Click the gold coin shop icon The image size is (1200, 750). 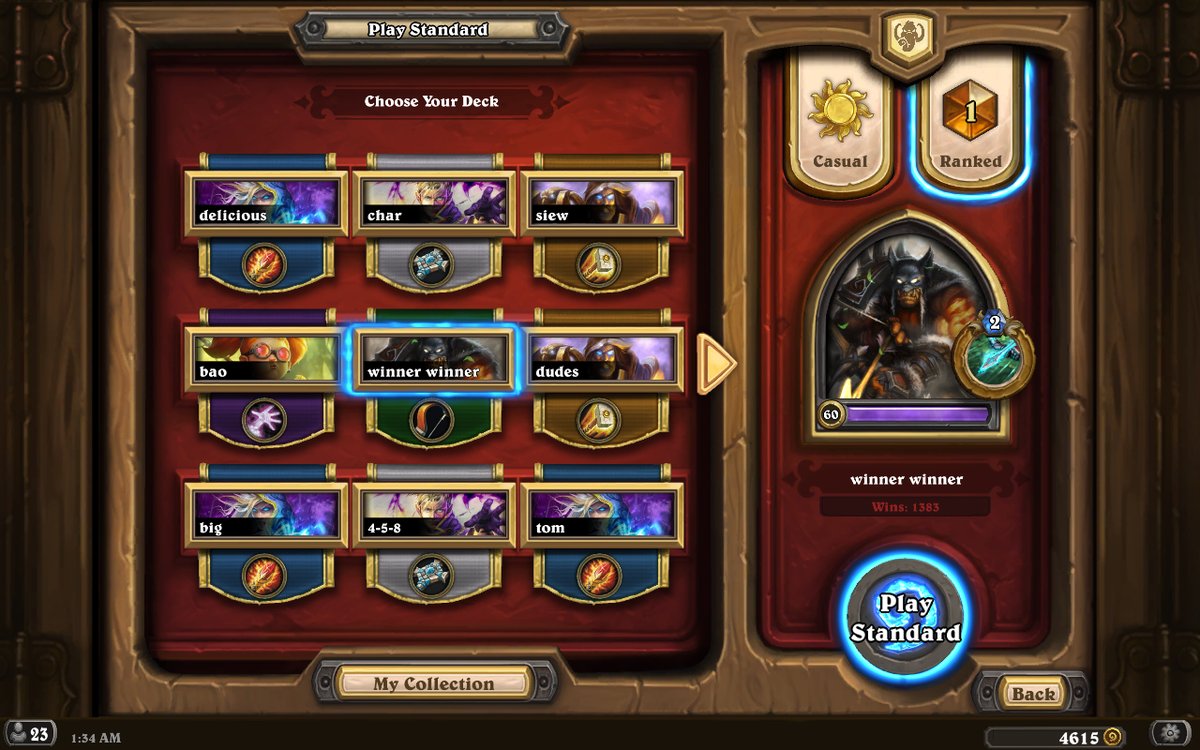point(1111,737)
